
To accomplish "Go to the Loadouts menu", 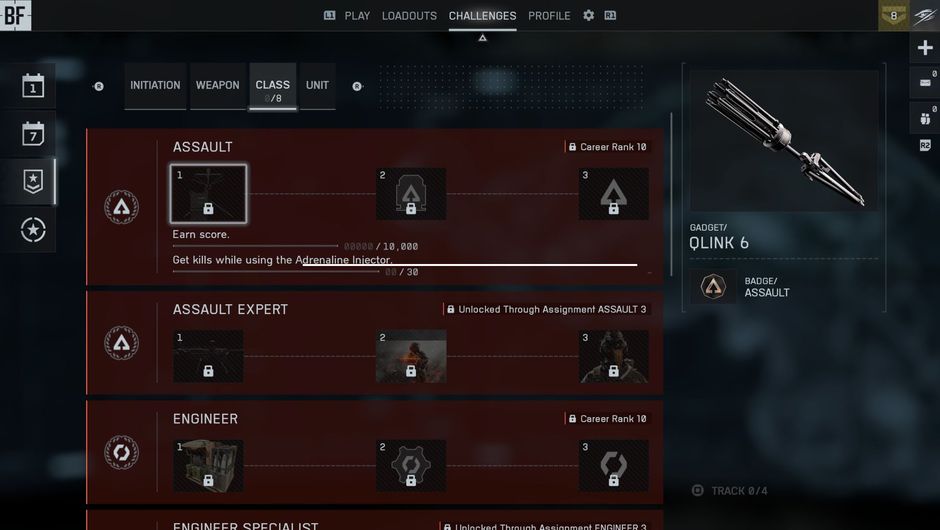I will [409, 16].
